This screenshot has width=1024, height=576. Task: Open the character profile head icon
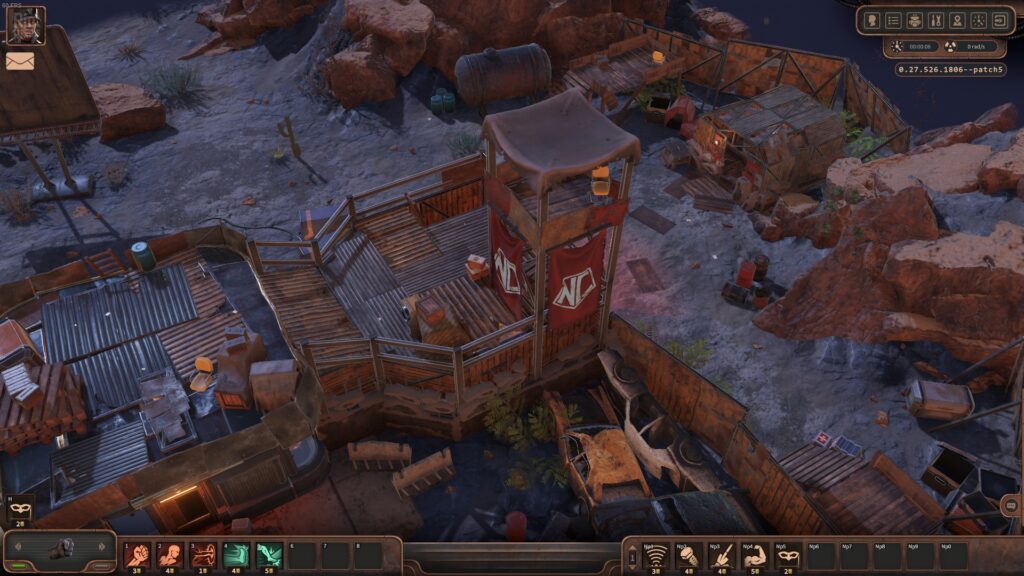point(872,21)
